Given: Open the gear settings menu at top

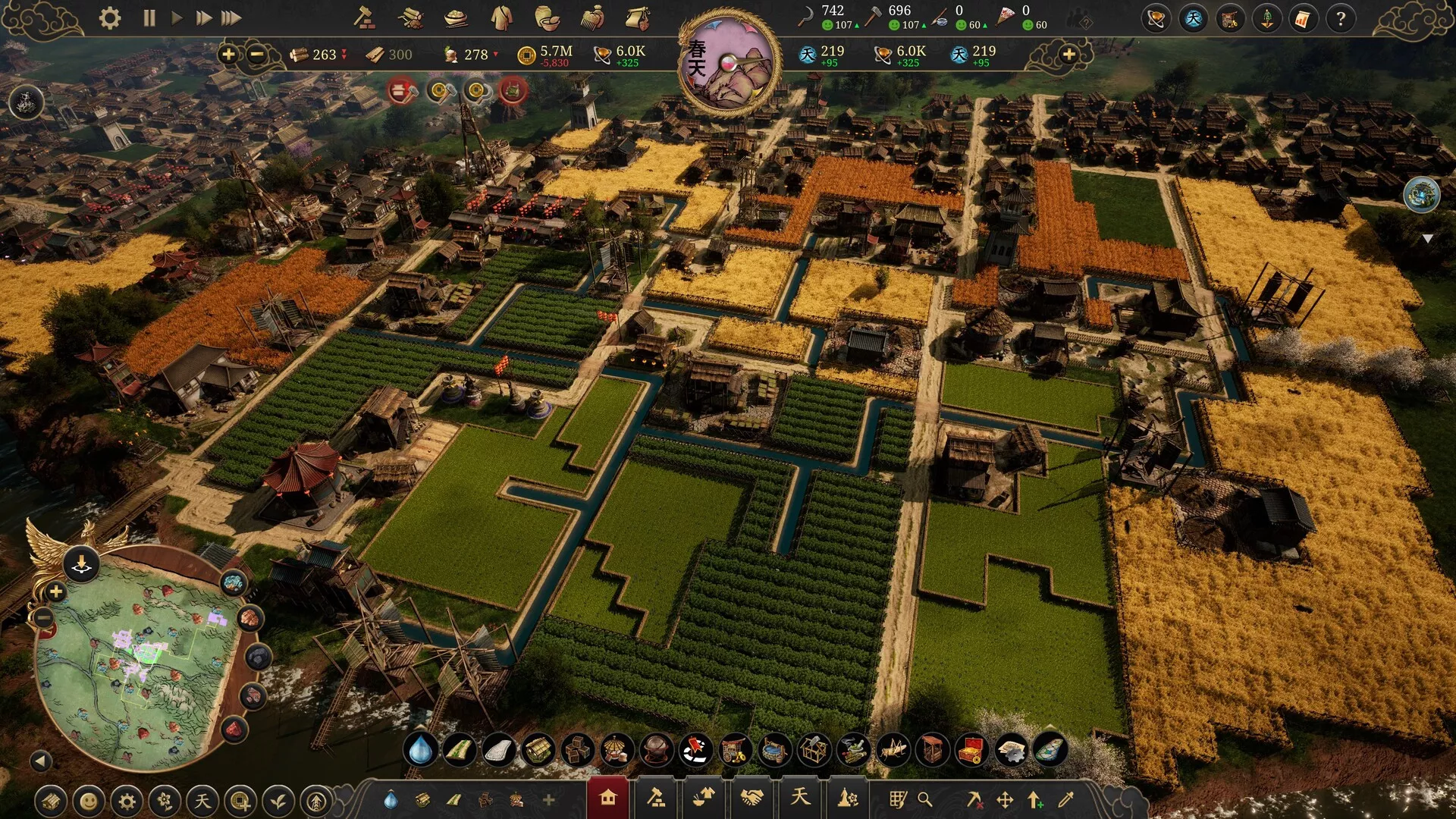Looking at the screenshot, I should pos(110,18).
